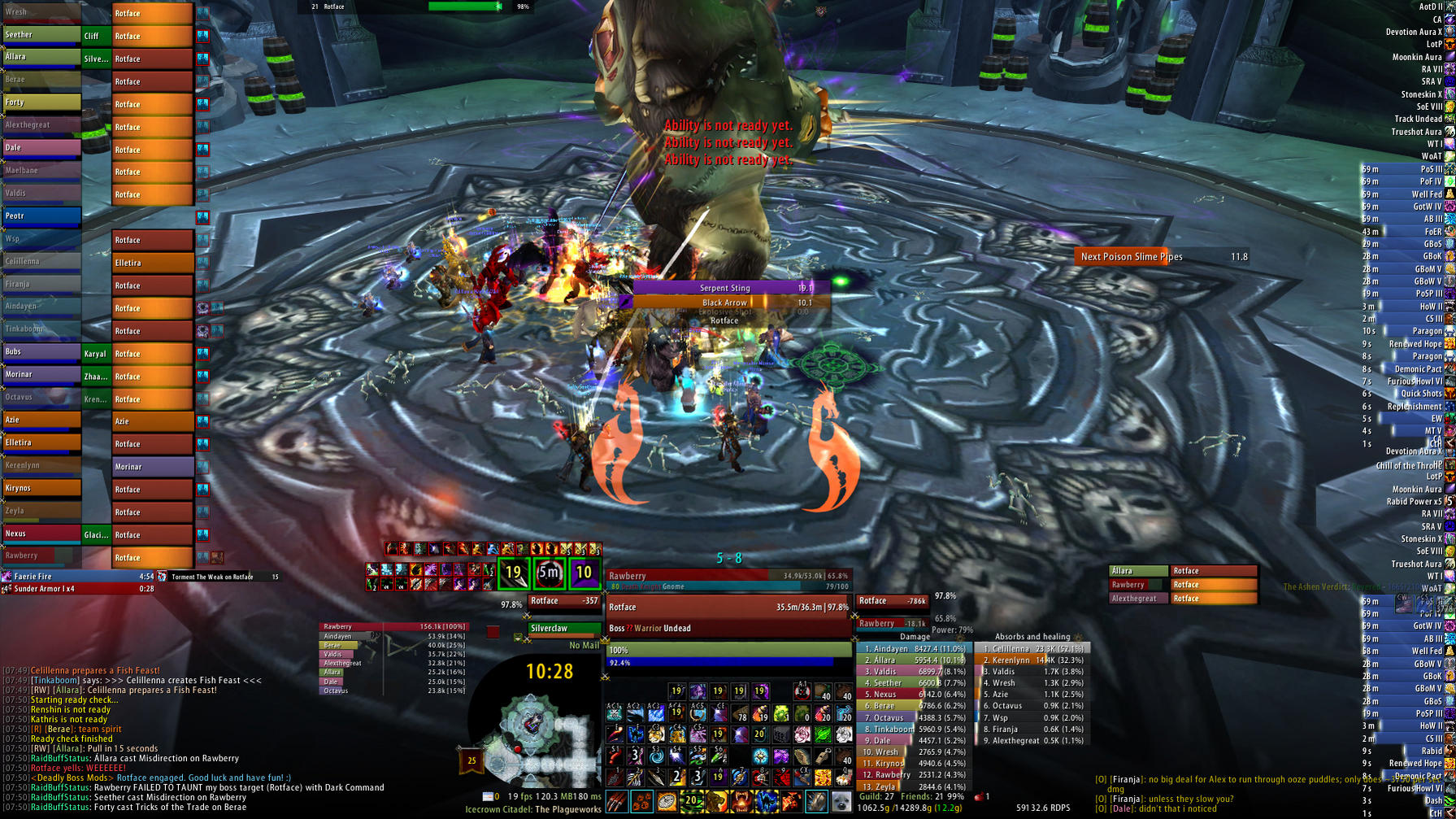This screenshot has height=819, width=1456.
Task: Select Kerenlynn's row in Absorbs and healing
Action: pyautogui.click(x=1032, y=660)
